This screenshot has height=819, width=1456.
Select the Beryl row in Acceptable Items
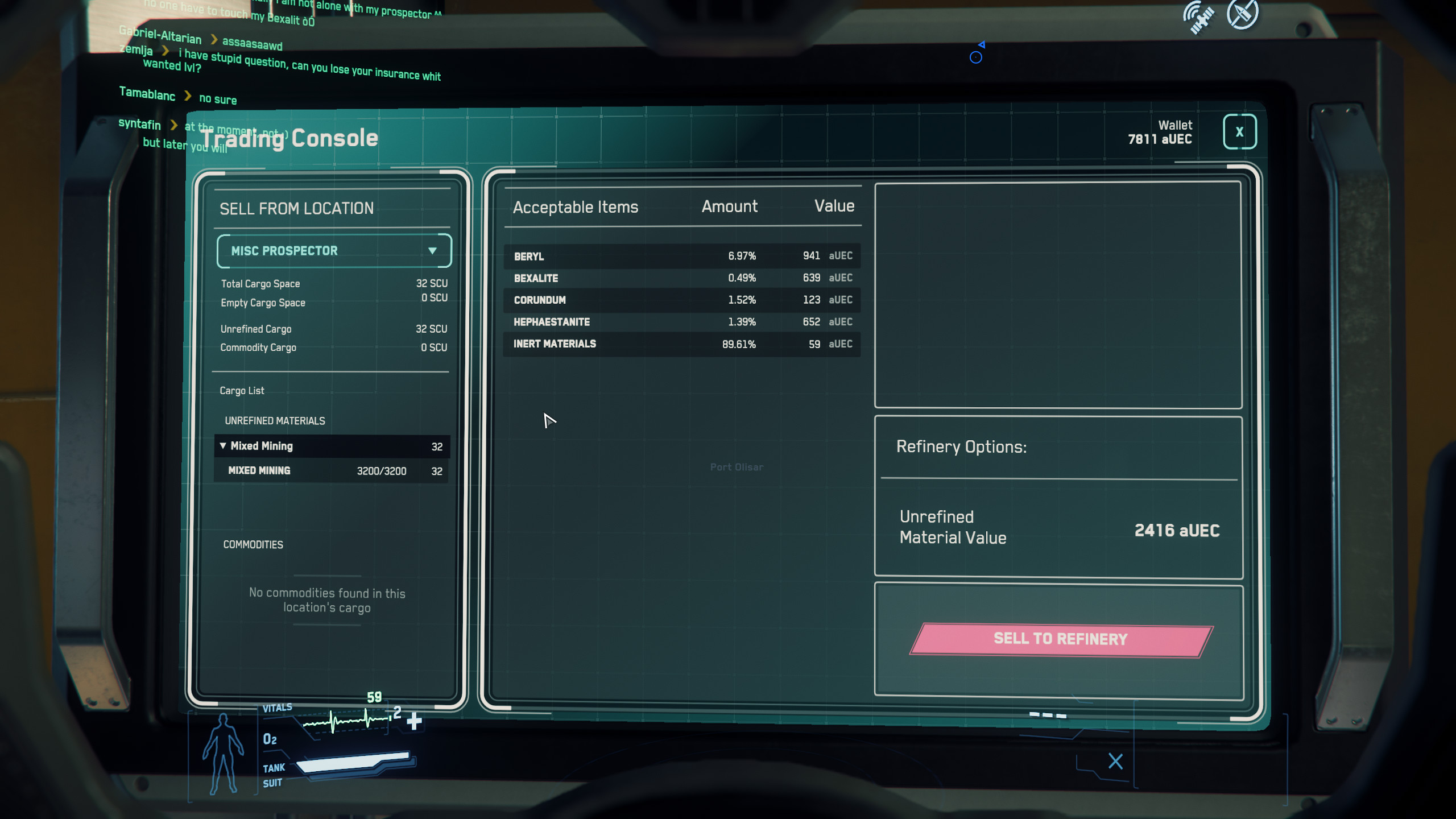tap(681, 256)
